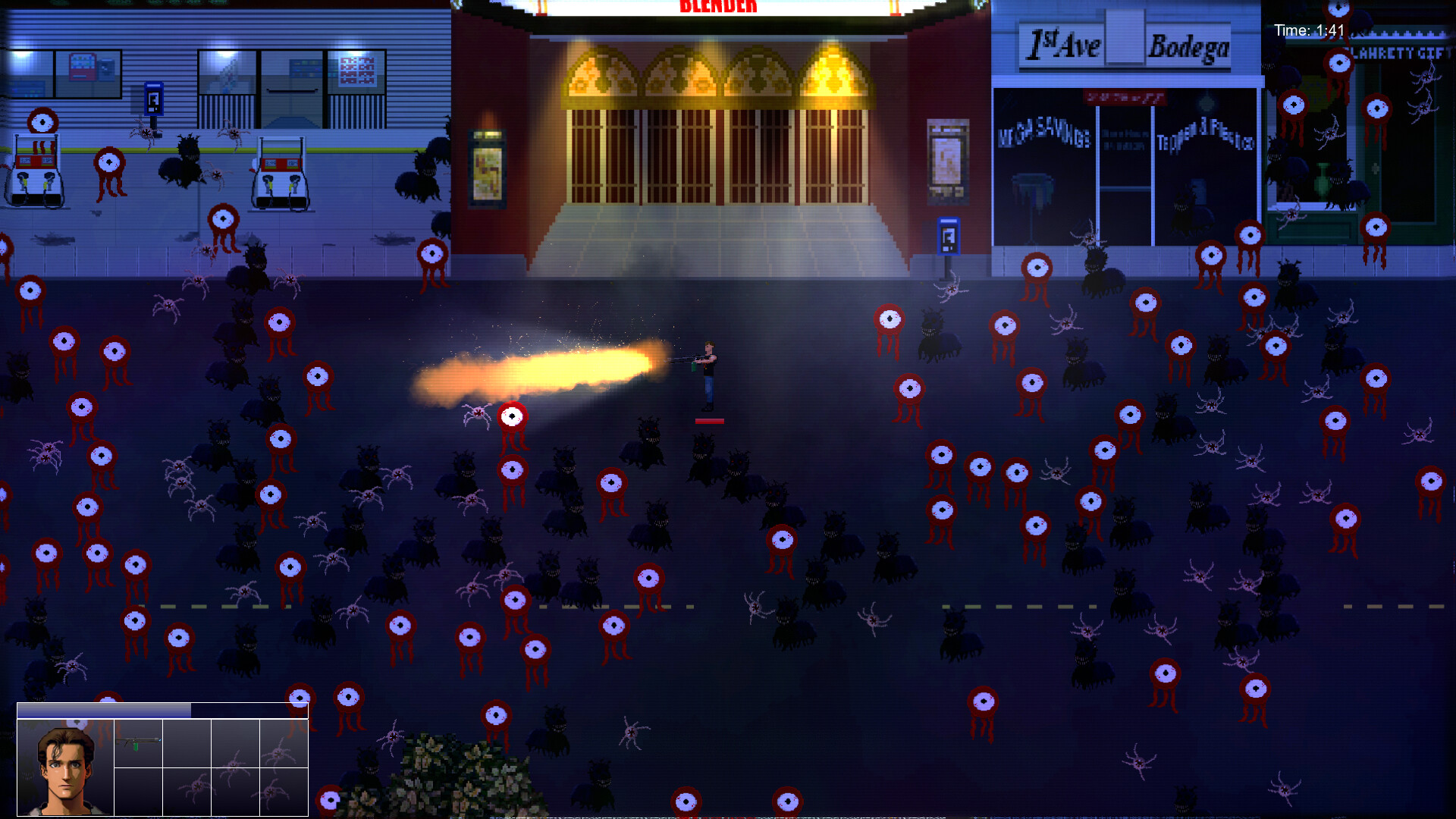
Task: Click the health bar above the inventory grid
Action: pyautogui.click(x=104, y=711)
